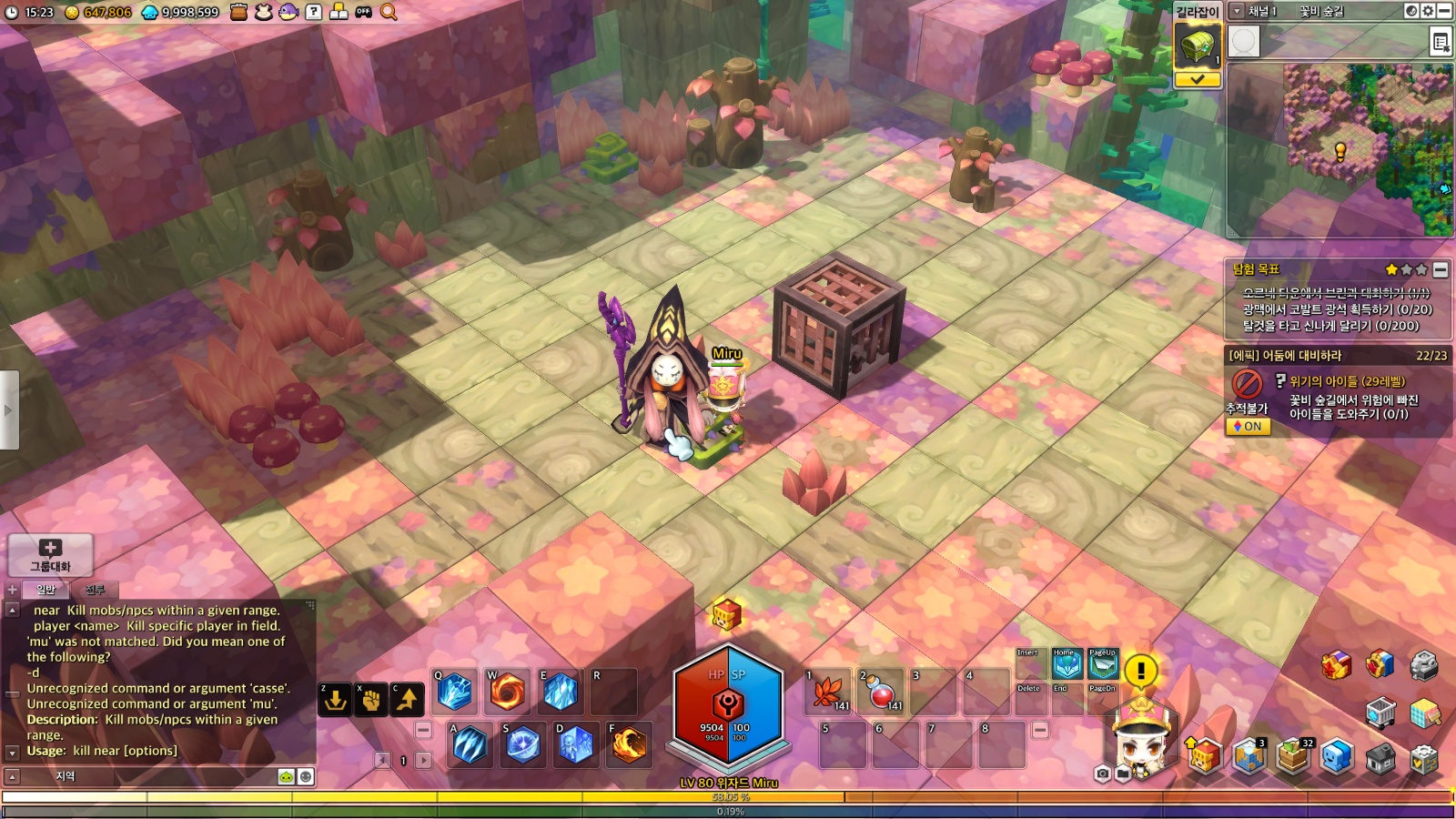Image resolution: width=1456 pixels, height=819 pixels.
Task: Open the gear settings cube at bottom right
Action: click(1424, 758)
